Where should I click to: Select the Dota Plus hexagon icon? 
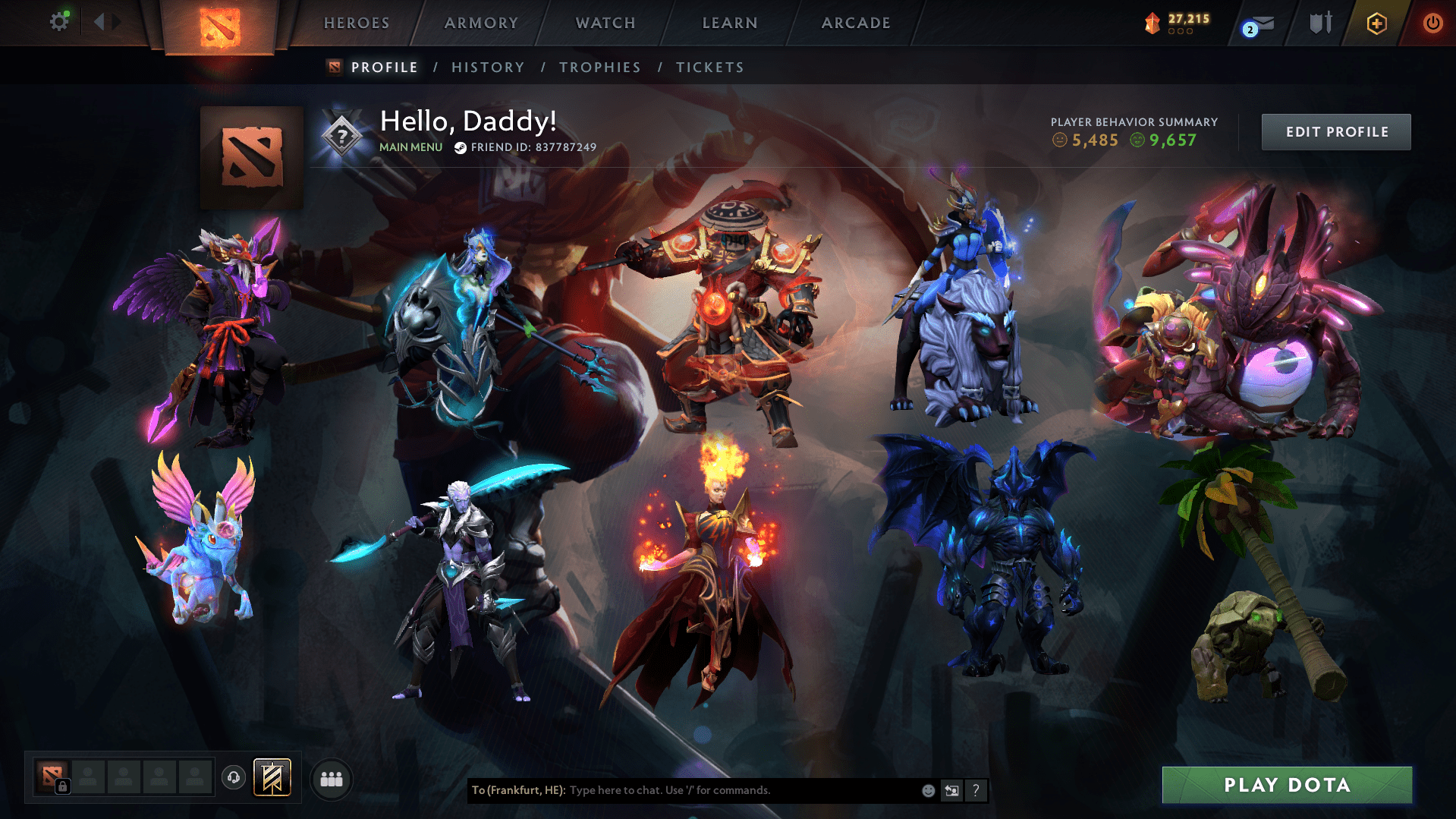coord(1376,23)
